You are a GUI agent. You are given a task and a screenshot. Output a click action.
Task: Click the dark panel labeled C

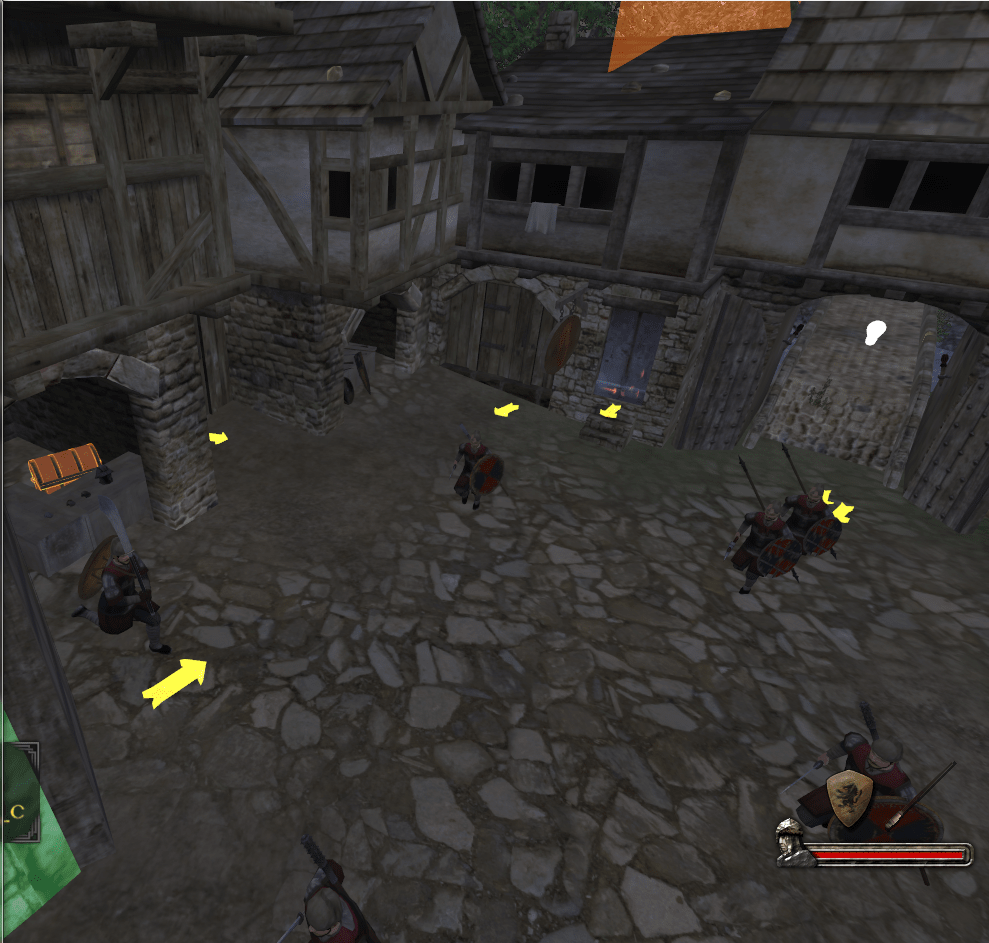19,808
